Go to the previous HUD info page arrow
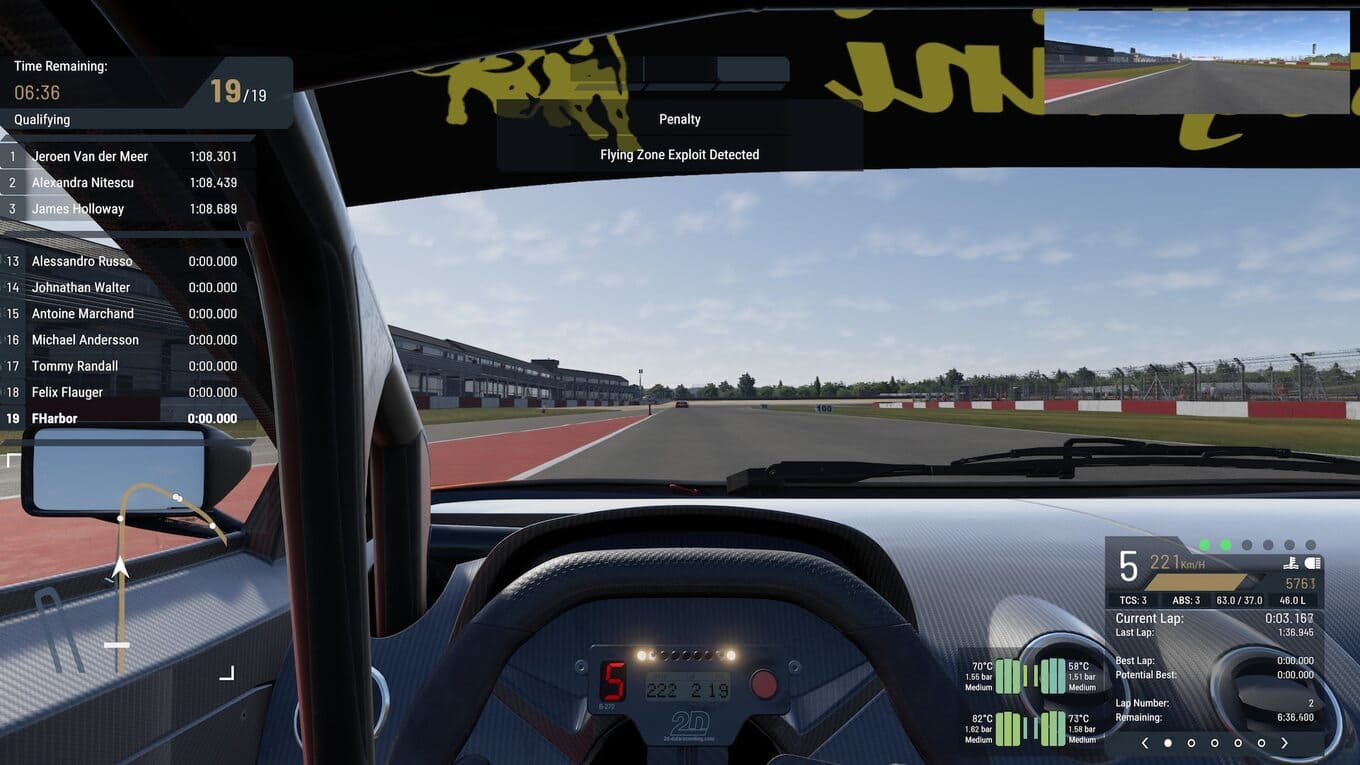1360x765 pixels. coord(1145,743)
